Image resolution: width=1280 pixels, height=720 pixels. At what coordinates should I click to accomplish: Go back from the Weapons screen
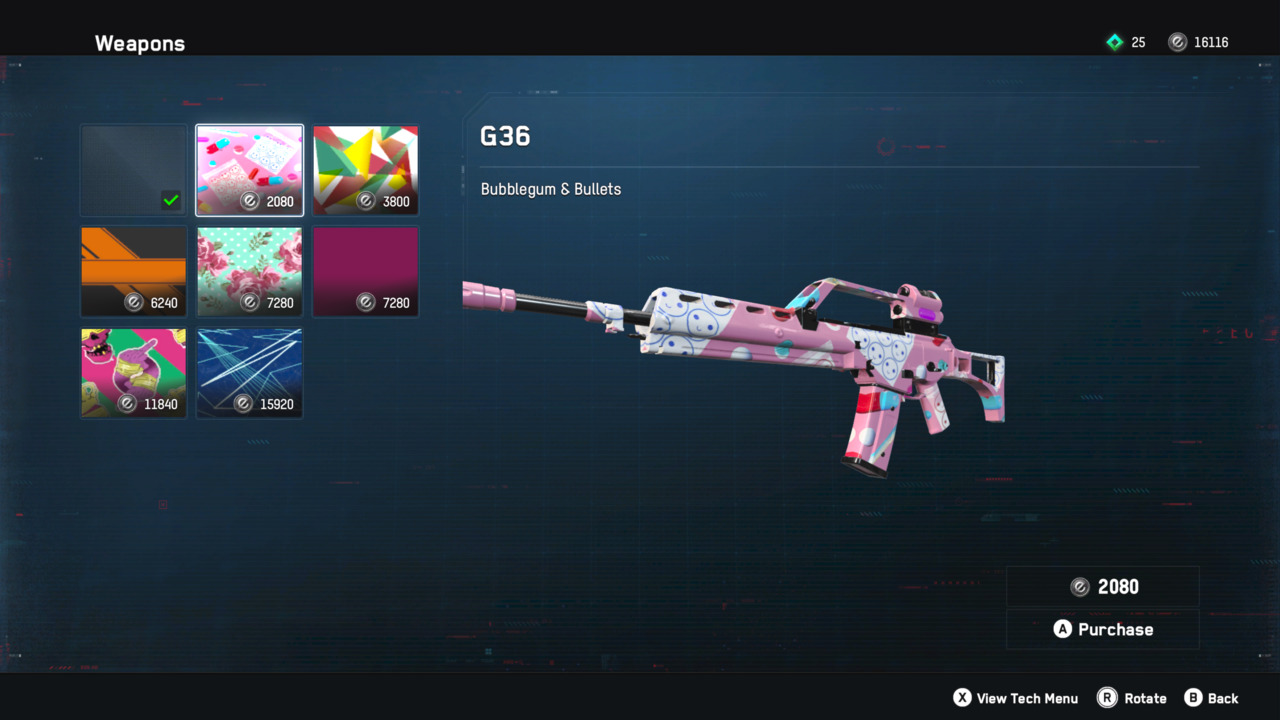[x=1211, y=698]
